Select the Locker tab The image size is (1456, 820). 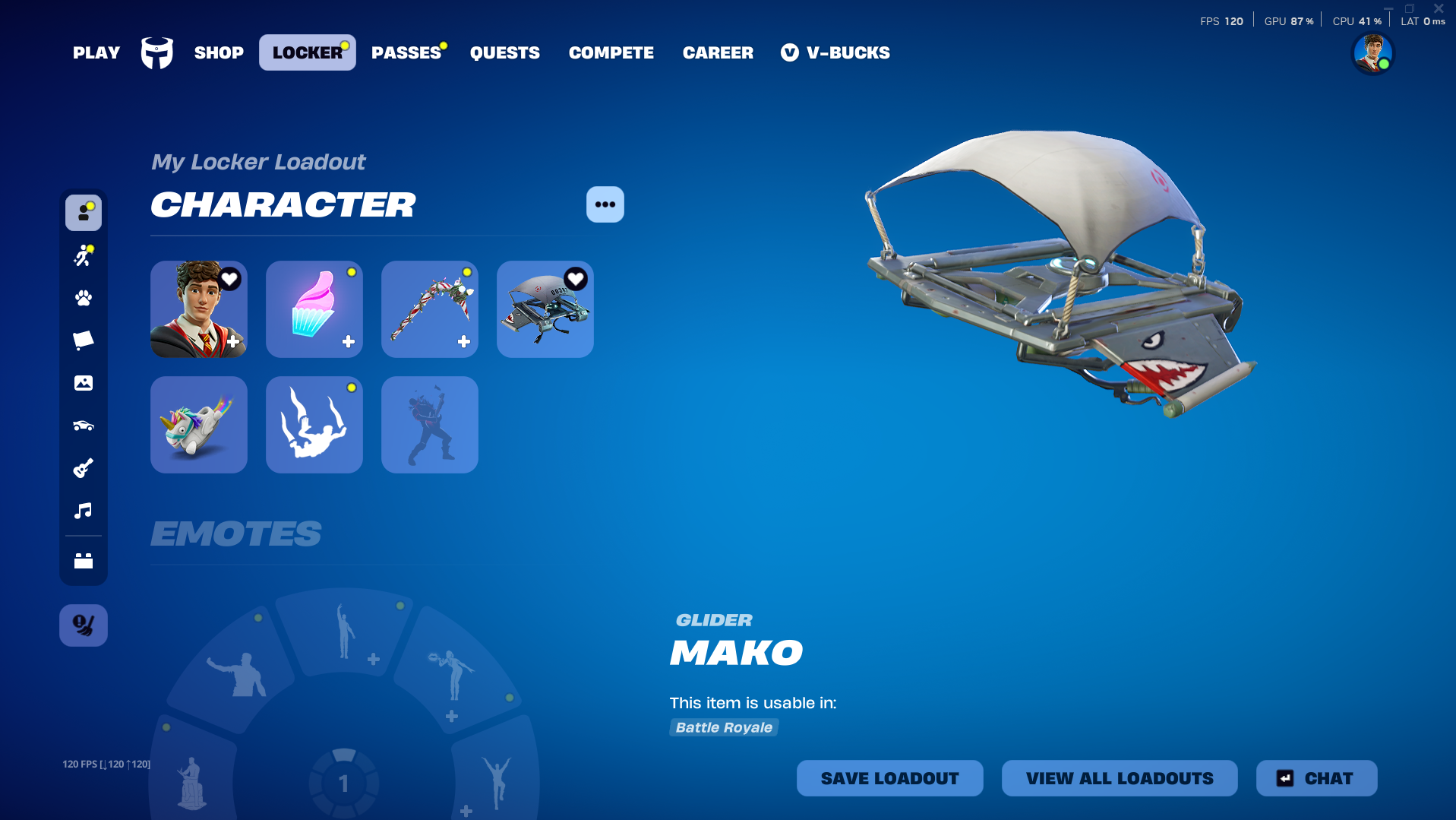click(308, 53)
